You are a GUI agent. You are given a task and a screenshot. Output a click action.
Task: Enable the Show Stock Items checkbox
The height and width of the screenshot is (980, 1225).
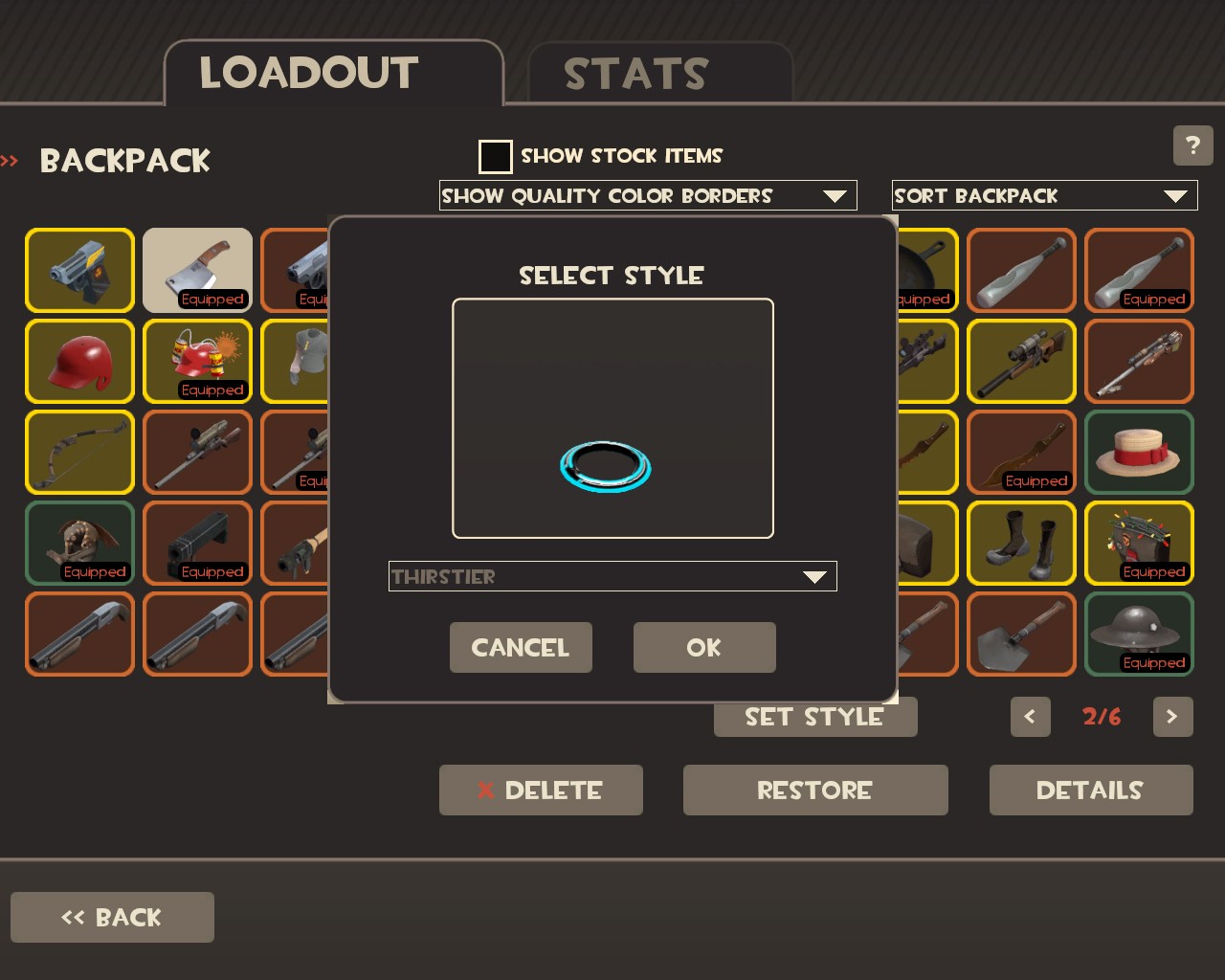(495, 156)
